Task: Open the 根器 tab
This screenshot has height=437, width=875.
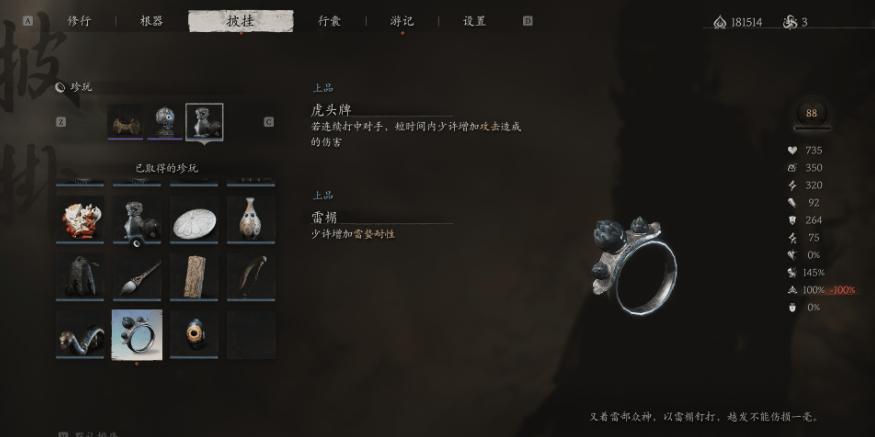Action: pos(152,21)
